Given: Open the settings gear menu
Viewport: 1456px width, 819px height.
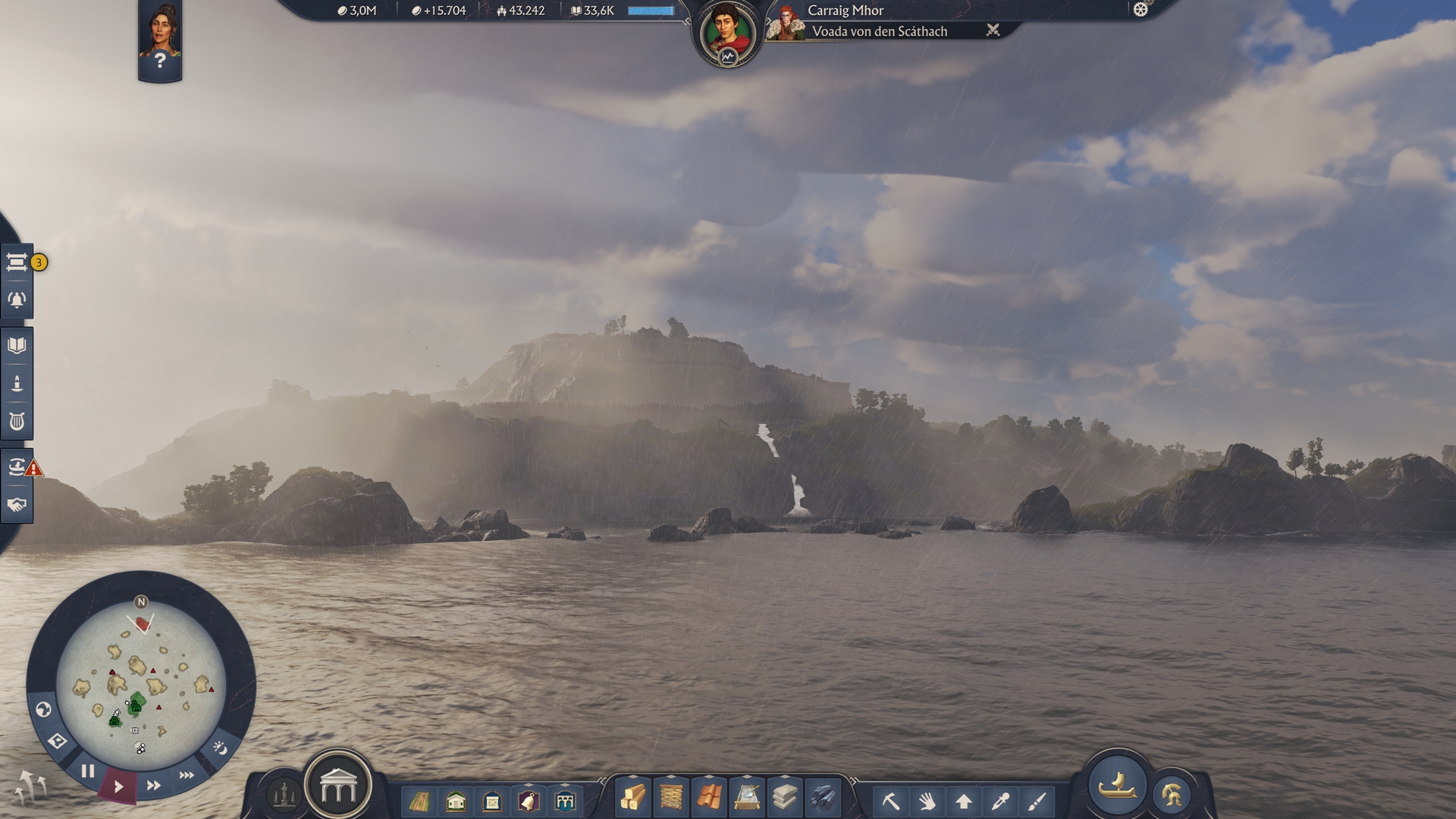Looking at the screenshot, I should (x=1141, y=10).
